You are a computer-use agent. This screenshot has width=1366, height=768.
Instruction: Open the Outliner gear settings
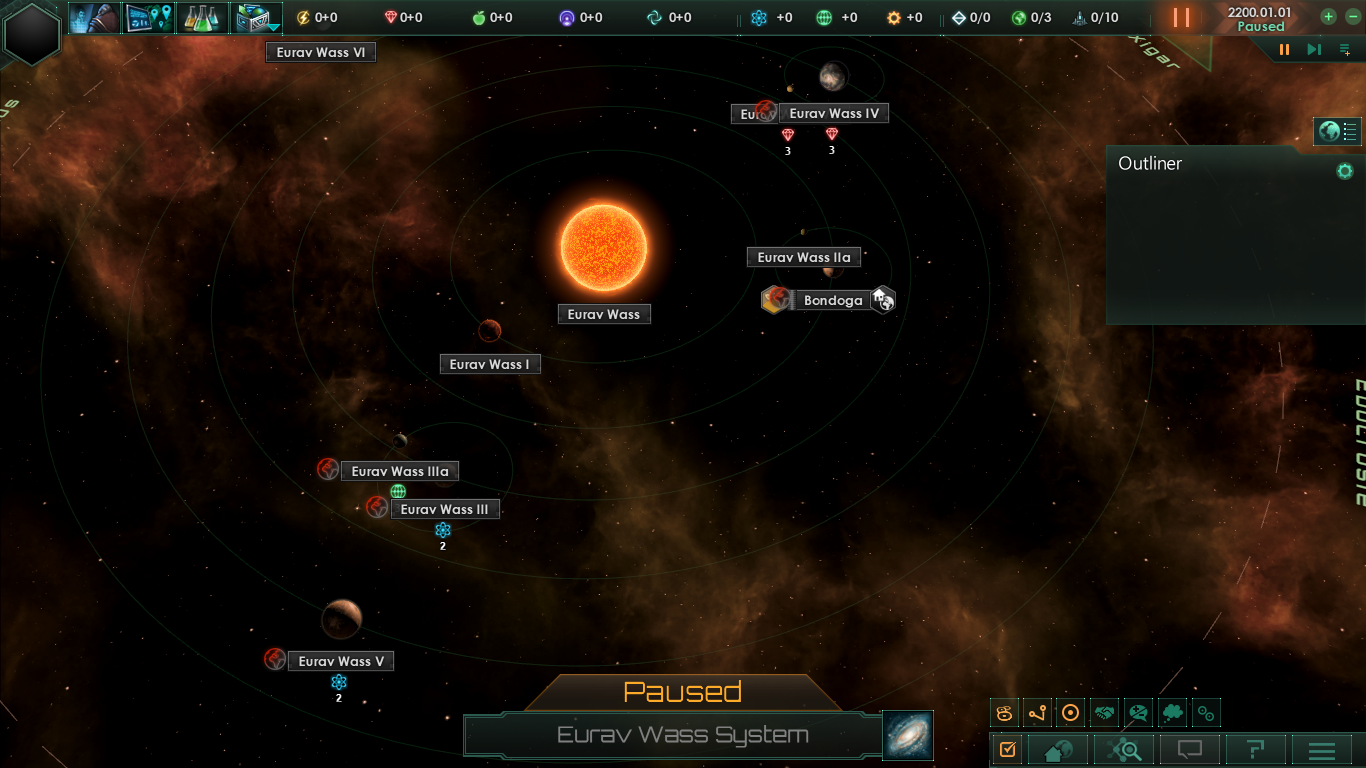click(x=1345, y=171)
